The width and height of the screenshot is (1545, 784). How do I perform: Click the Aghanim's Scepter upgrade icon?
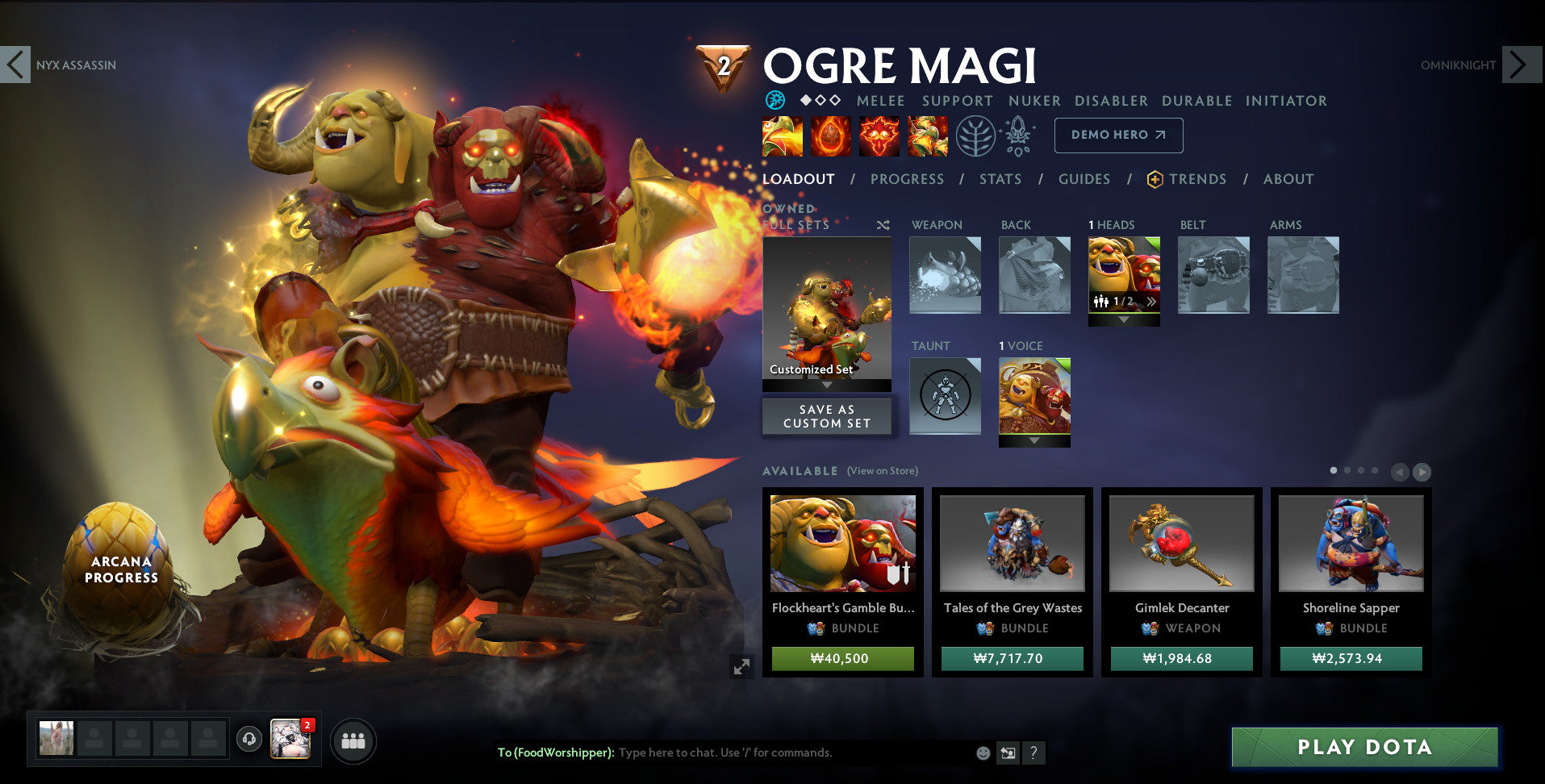[x=1018, y=136]
